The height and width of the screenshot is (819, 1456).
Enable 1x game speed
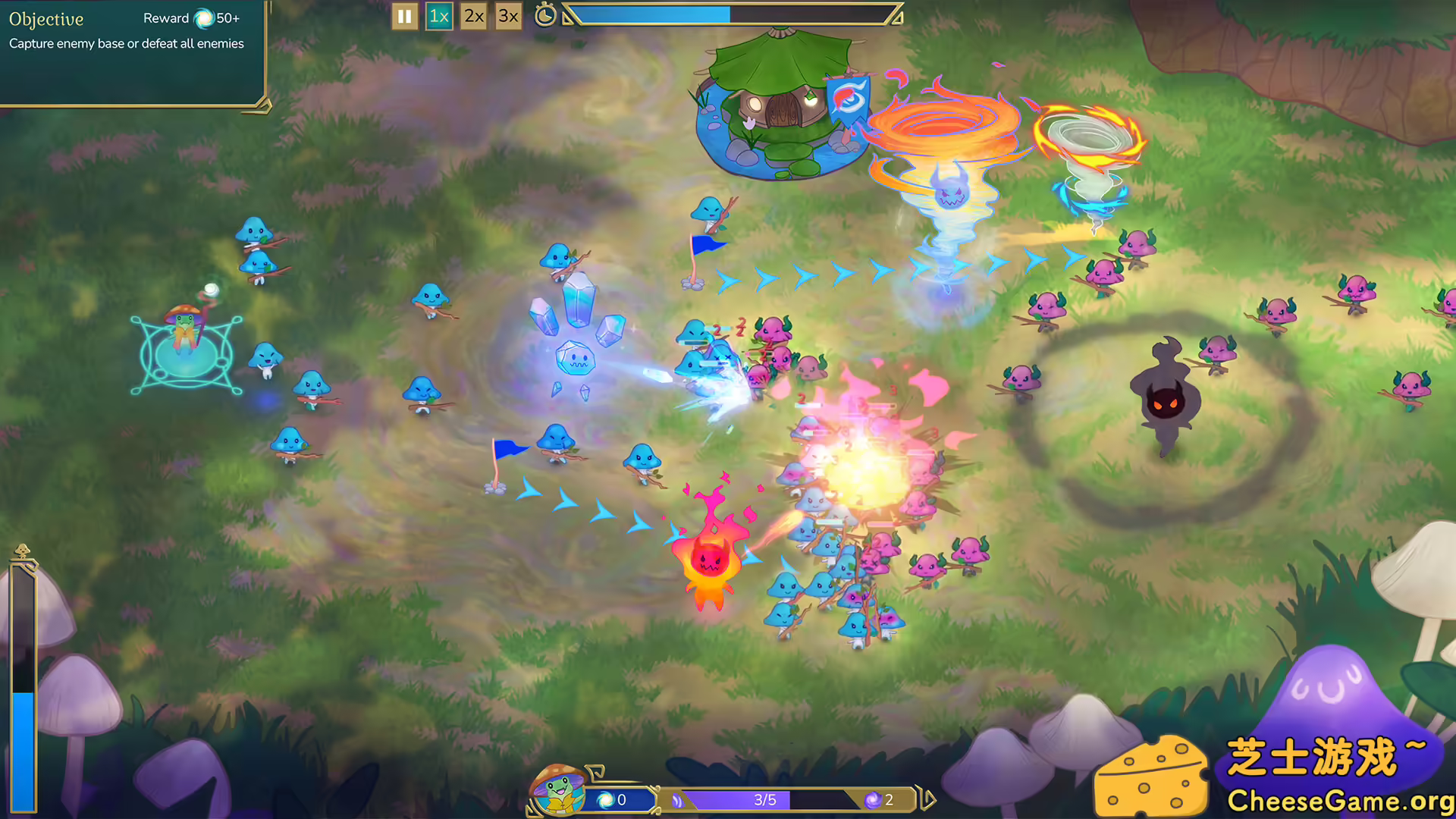point(439,14)
